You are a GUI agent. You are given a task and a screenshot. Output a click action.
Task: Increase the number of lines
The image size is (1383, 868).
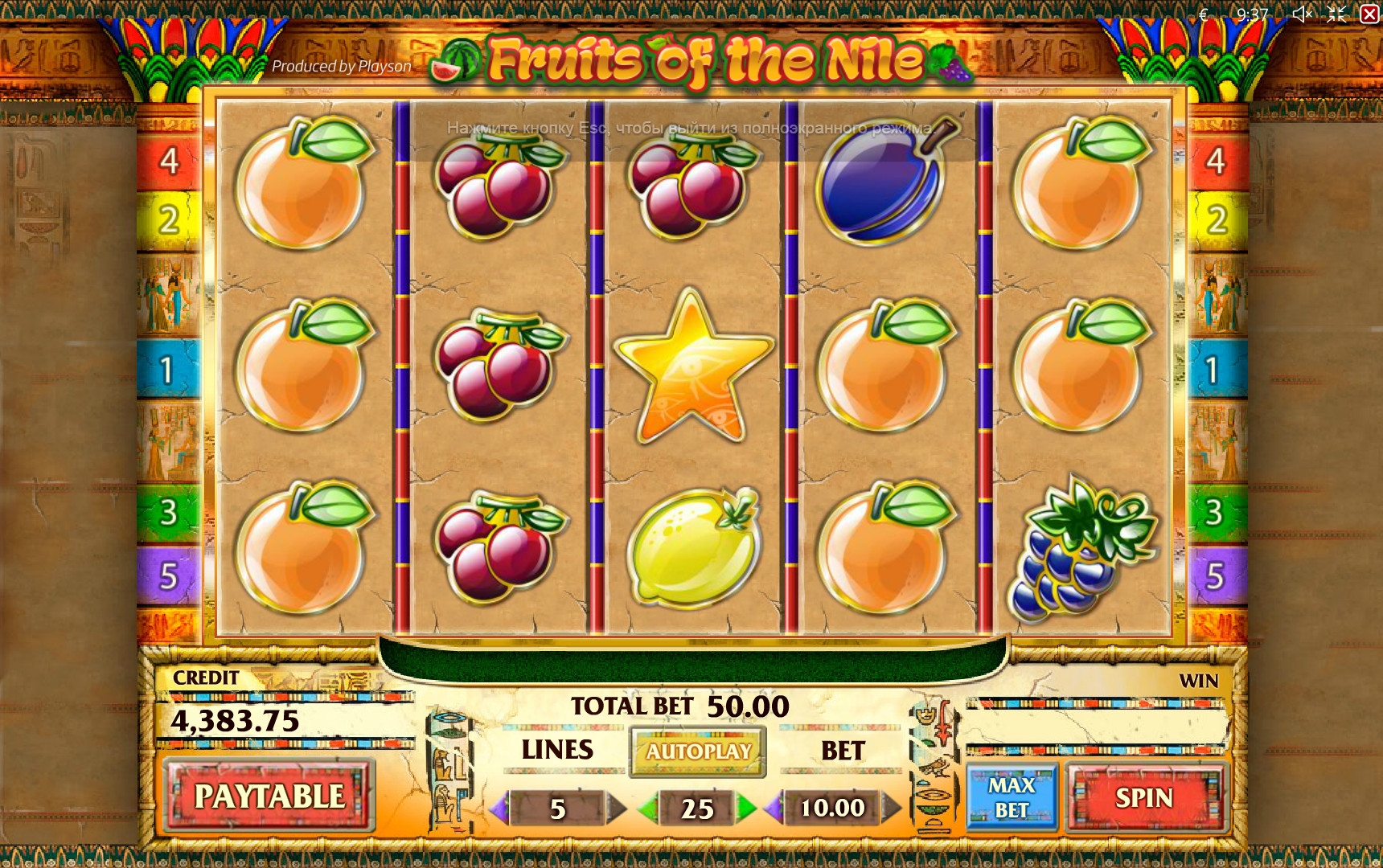(616, 808)
